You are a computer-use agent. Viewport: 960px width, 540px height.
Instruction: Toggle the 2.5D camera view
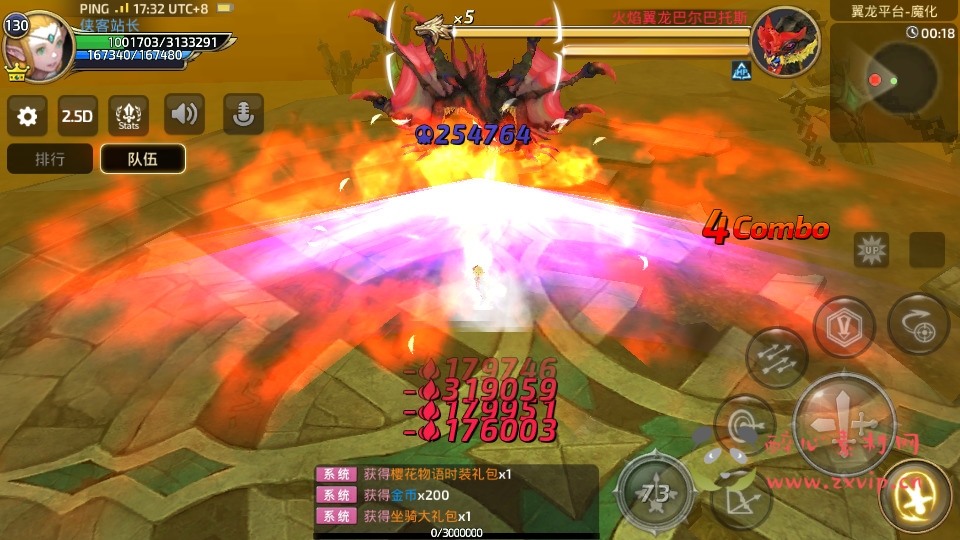point(77,116)
